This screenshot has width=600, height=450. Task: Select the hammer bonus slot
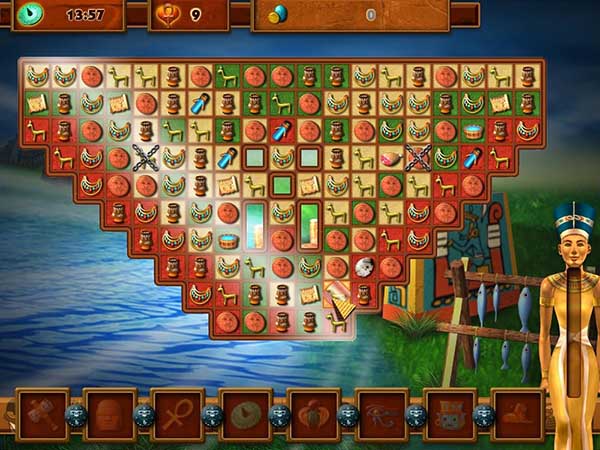pyautogui.click(x=43, y=415)
